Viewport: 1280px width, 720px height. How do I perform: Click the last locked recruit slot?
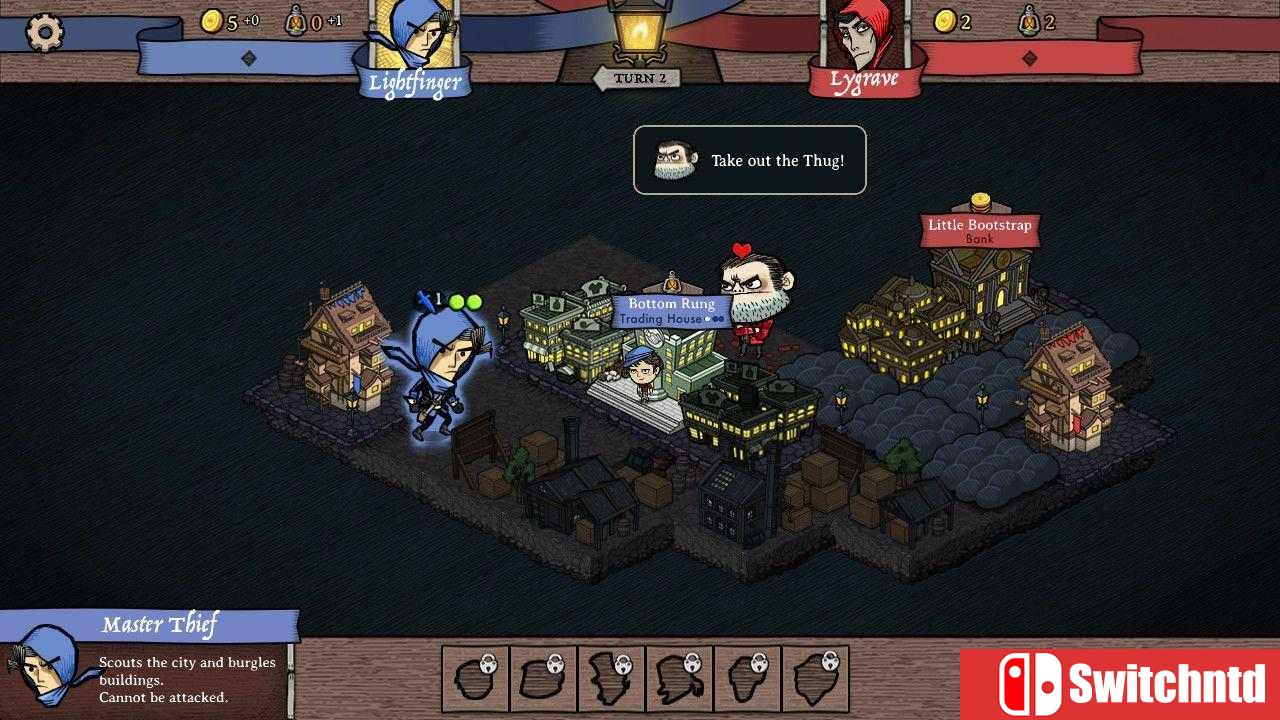point(815,677)
